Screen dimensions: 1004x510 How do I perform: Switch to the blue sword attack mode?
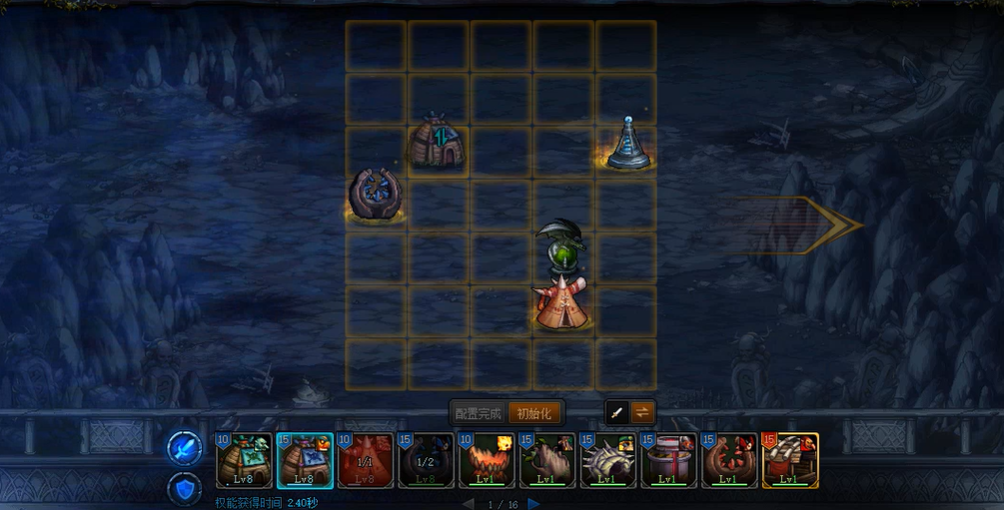tap(185, 448)
